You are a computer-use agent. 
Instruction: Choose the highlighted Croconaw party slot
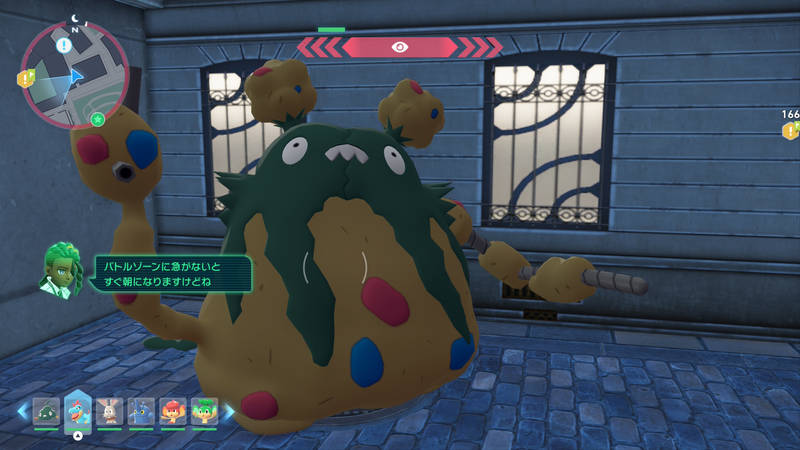[x=78, y=409]
